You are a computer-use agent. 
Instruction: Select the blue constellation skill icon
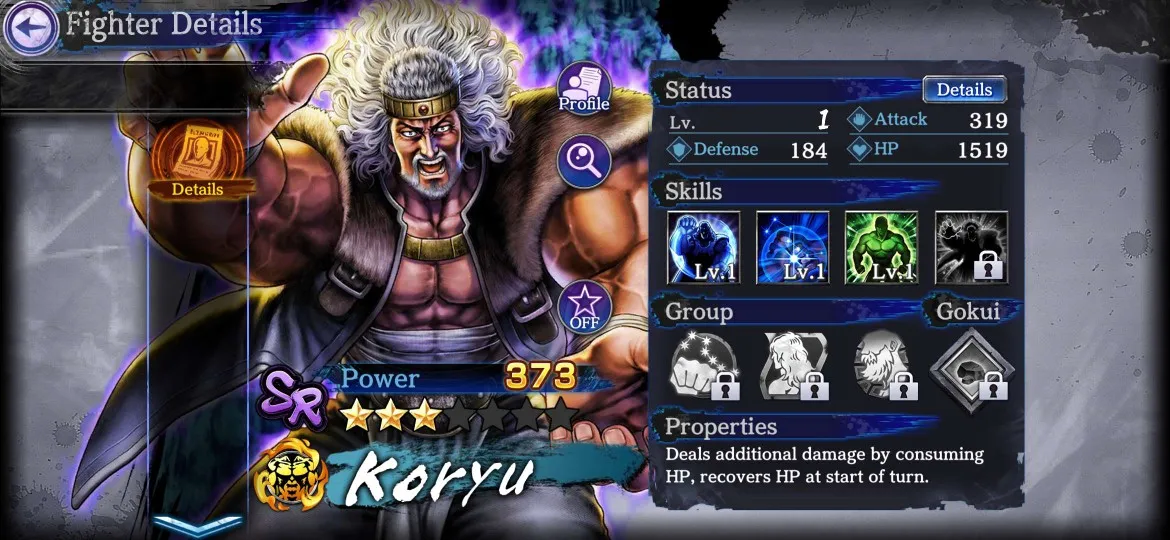[x=793, y=247]
